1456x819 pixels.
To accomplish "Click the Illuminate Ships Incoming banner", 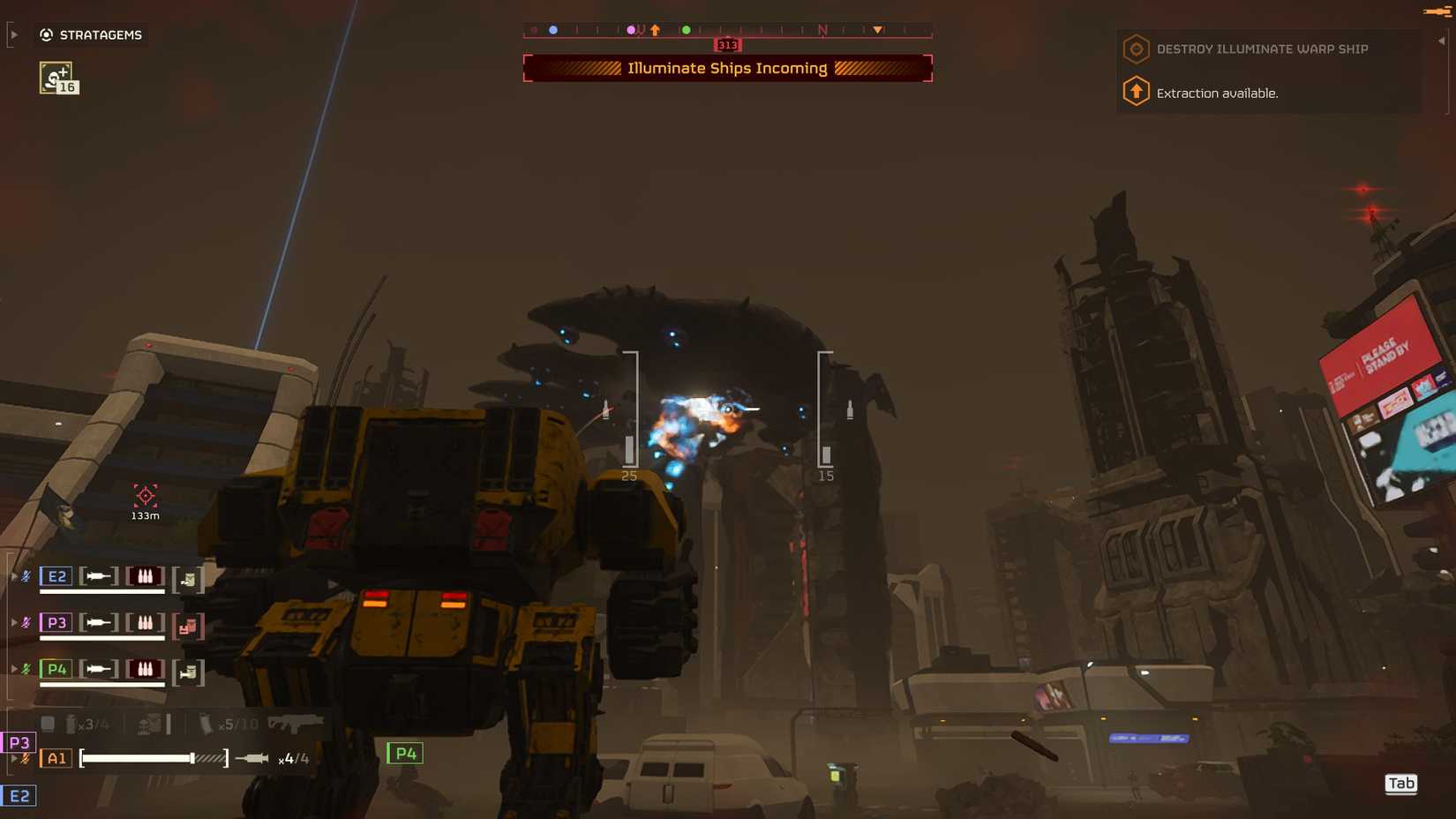I will [x=726, y=68].
